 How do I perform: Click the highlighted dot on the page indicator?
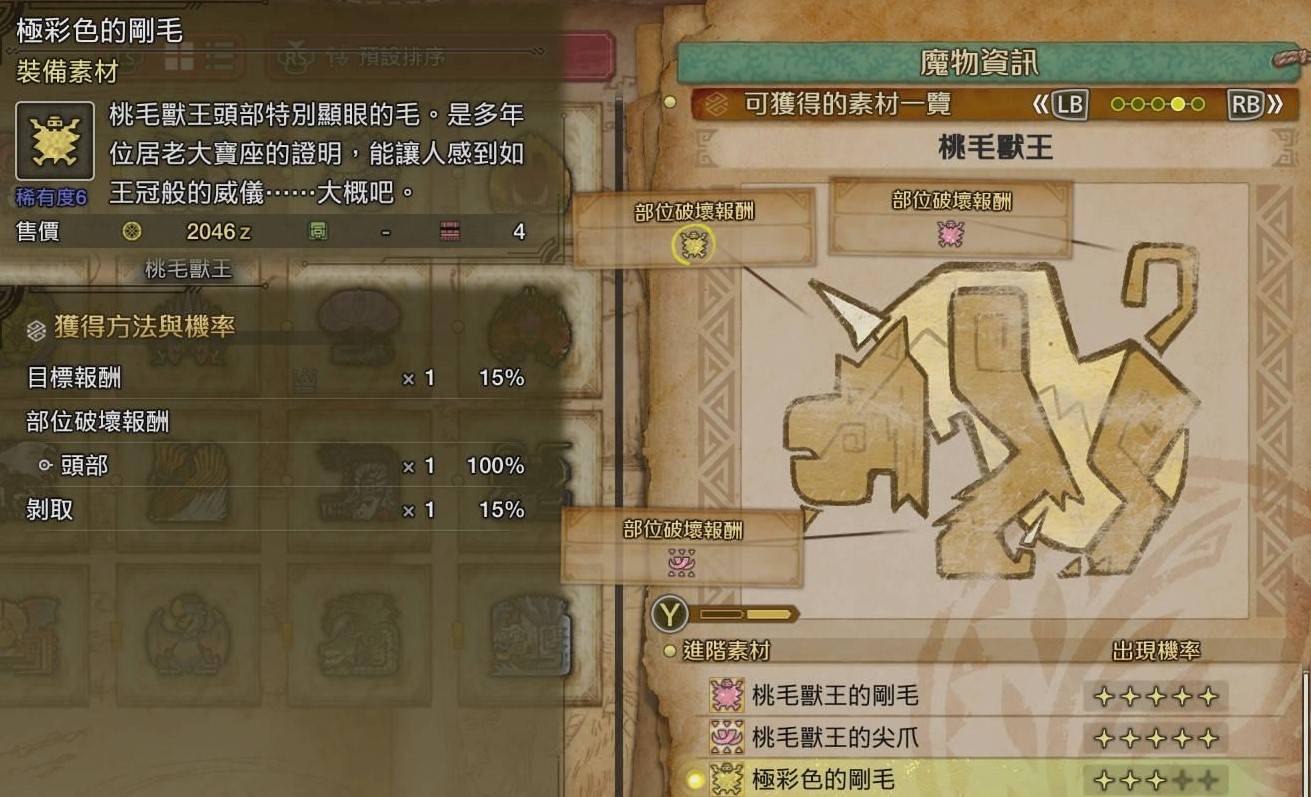1178,103
